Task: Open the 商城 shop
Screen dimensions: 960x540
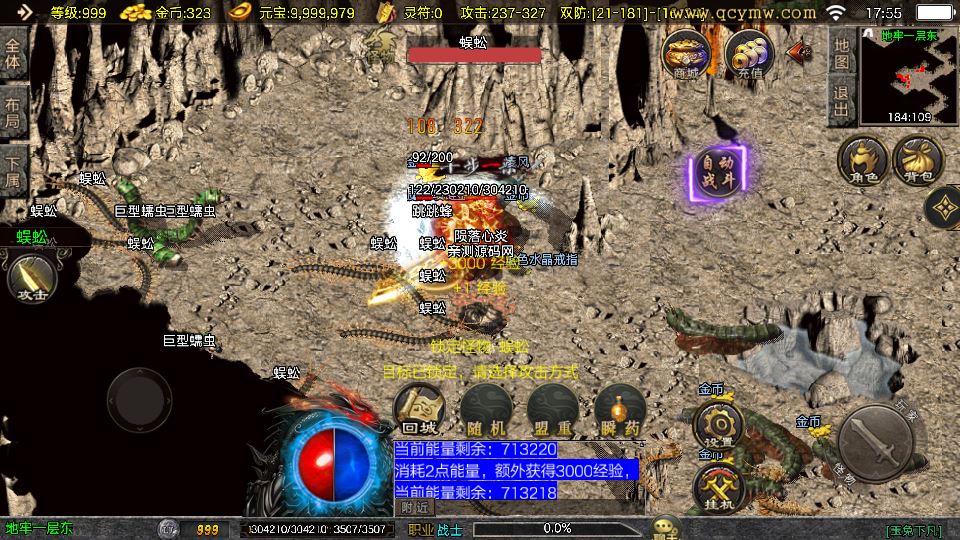Action: tap(686, 53)
